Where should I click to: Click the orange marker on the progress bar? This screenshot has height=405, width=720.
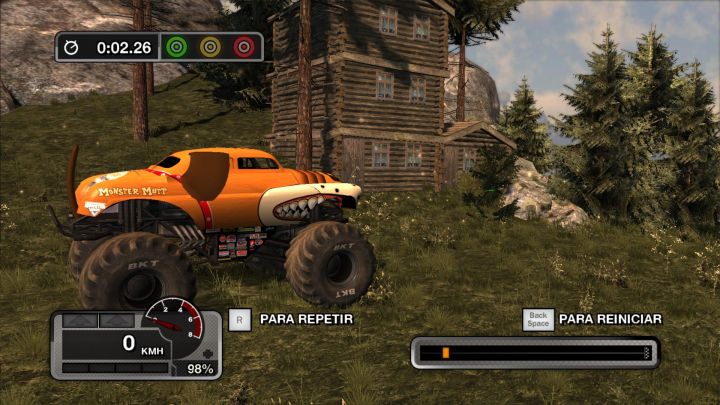(x=445, y=353)
